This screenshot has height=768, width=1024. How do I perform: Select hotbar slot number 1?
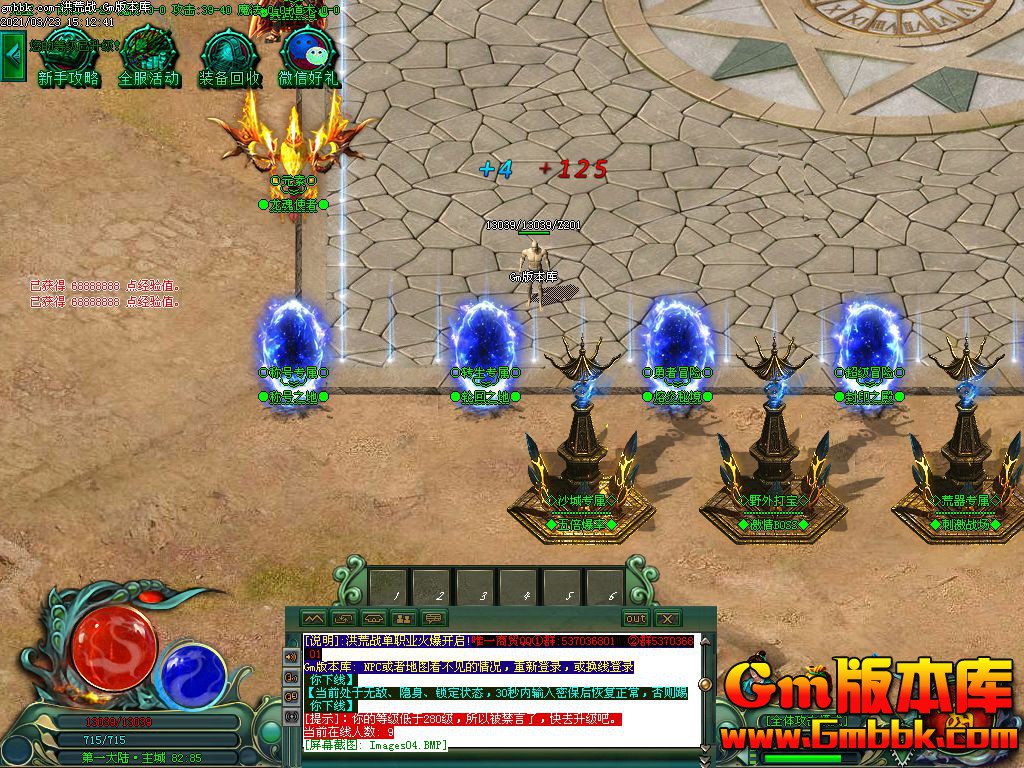(x=388, y=587)
